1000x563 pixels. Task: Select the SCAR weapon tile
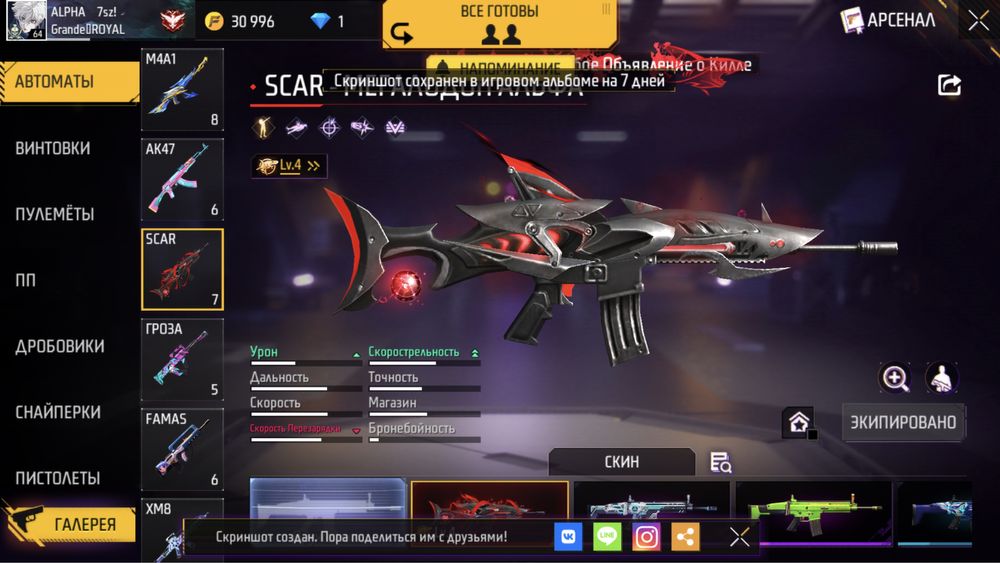click(182, 269)
